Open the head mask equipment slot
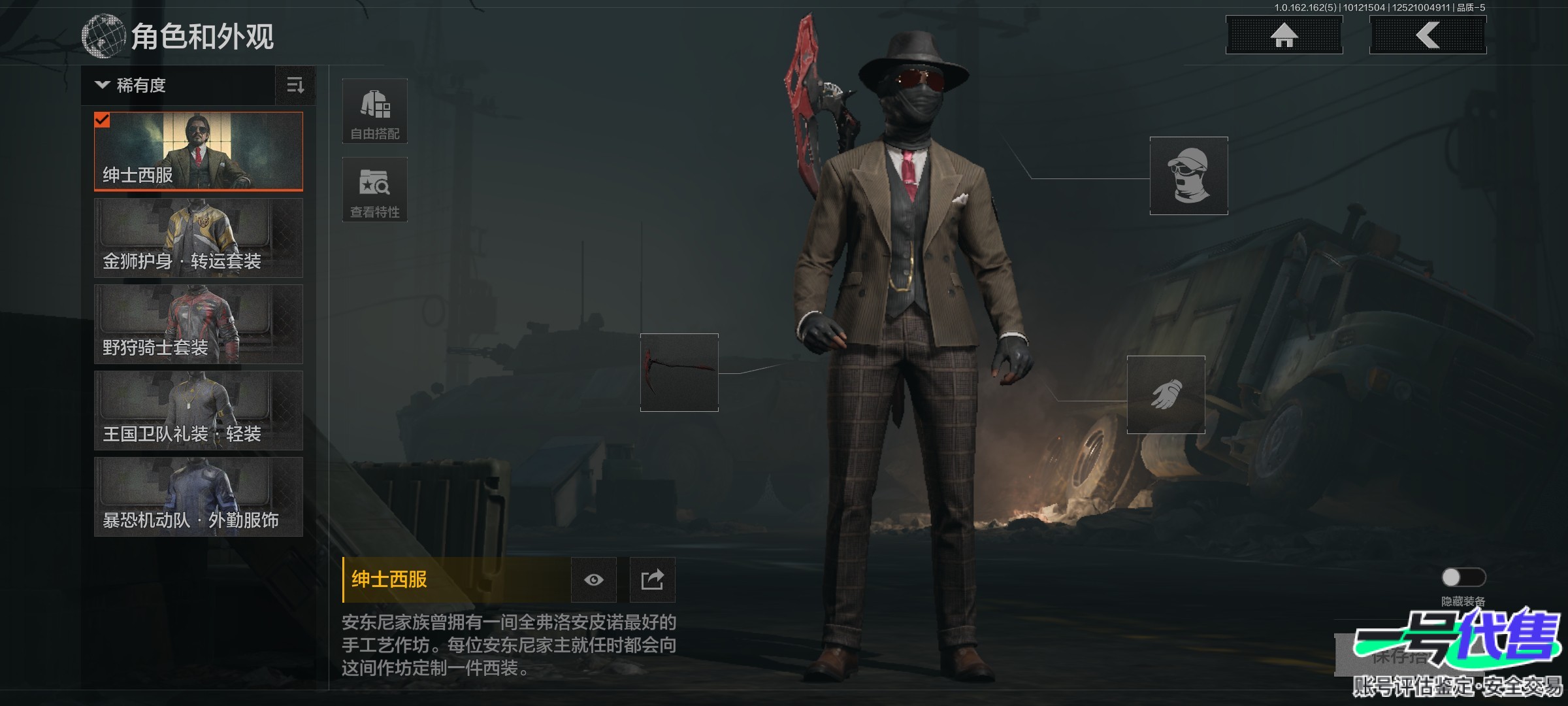The height and width of the screenshot is (706, 1568). tap(1188, 176)
